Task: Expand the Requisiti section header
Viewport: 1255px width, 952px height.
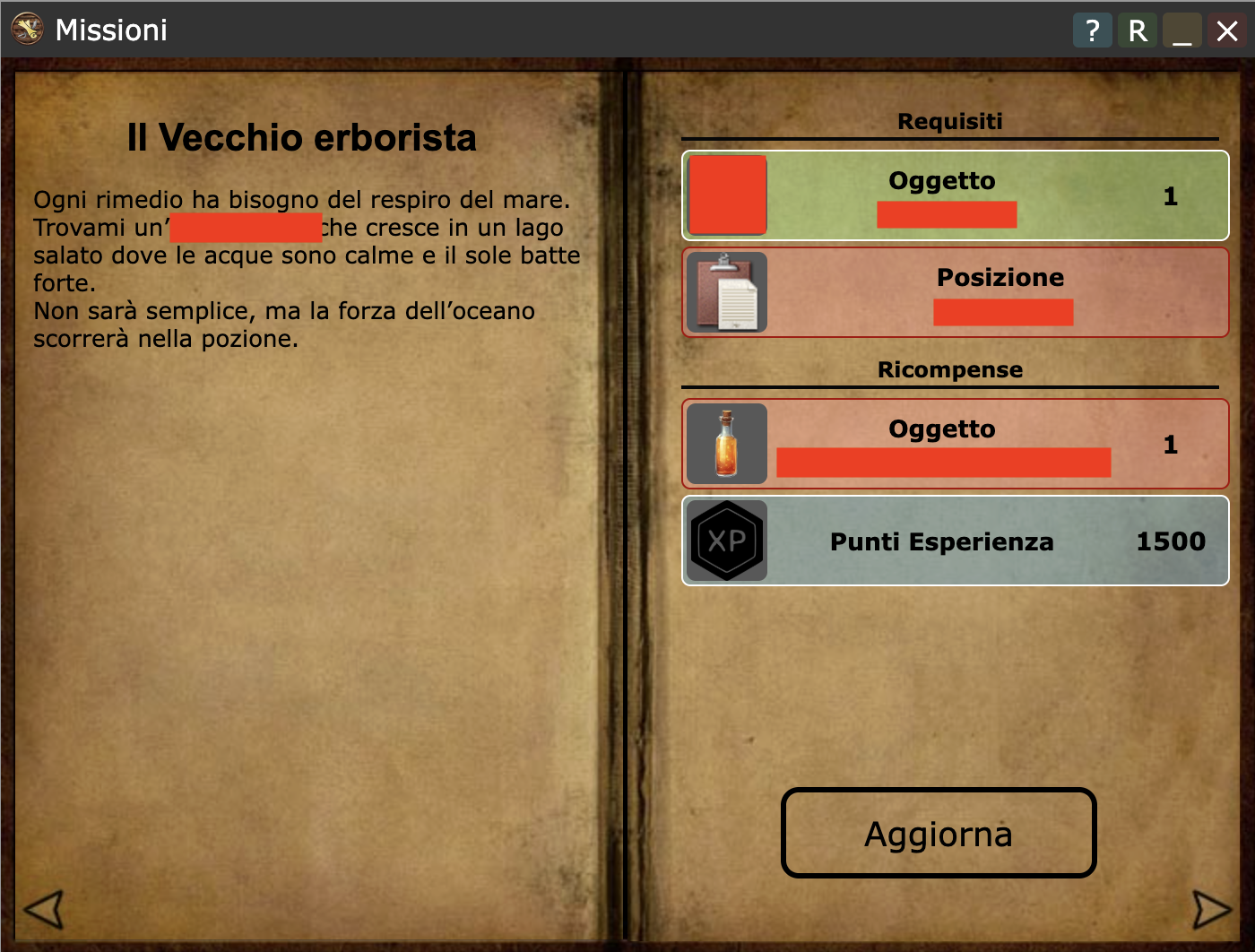Action: click(x=950, y=122)
